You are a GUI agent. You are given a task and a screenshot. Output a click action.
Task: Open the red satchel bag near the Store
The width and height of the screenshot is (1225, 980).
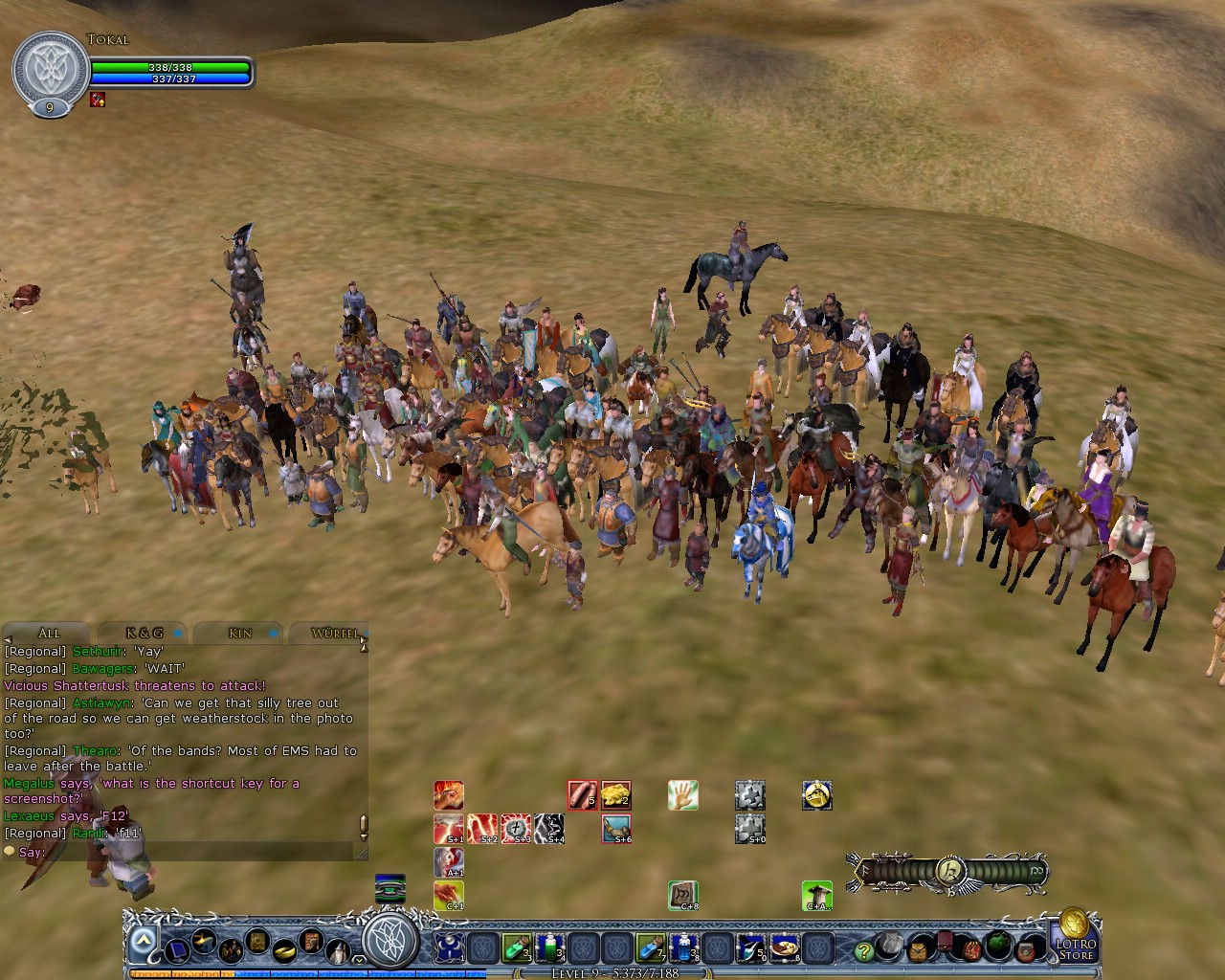1026,952
